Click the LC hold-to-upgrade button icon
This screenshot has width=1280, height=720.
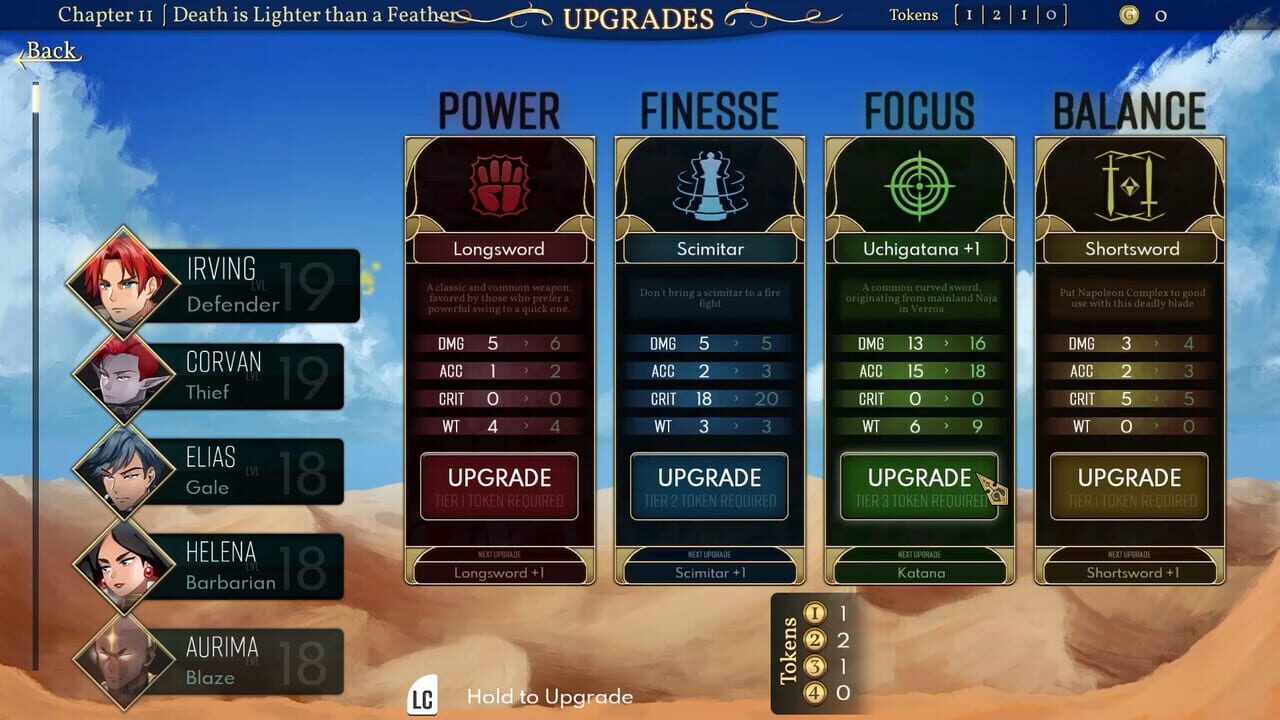pos(422,696)
